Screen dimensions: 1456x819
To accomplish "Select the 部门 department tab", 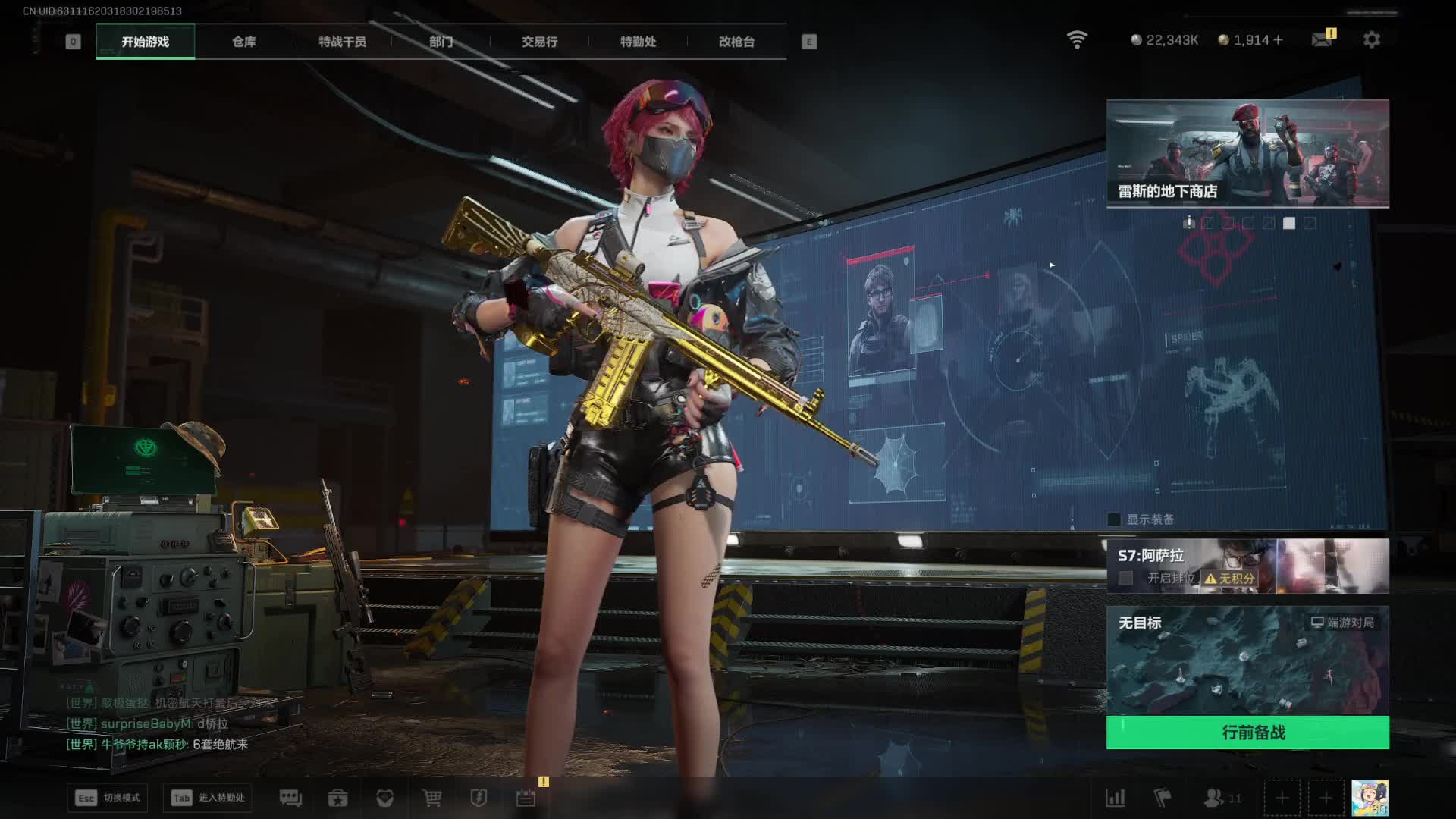I will coord(441,42).
